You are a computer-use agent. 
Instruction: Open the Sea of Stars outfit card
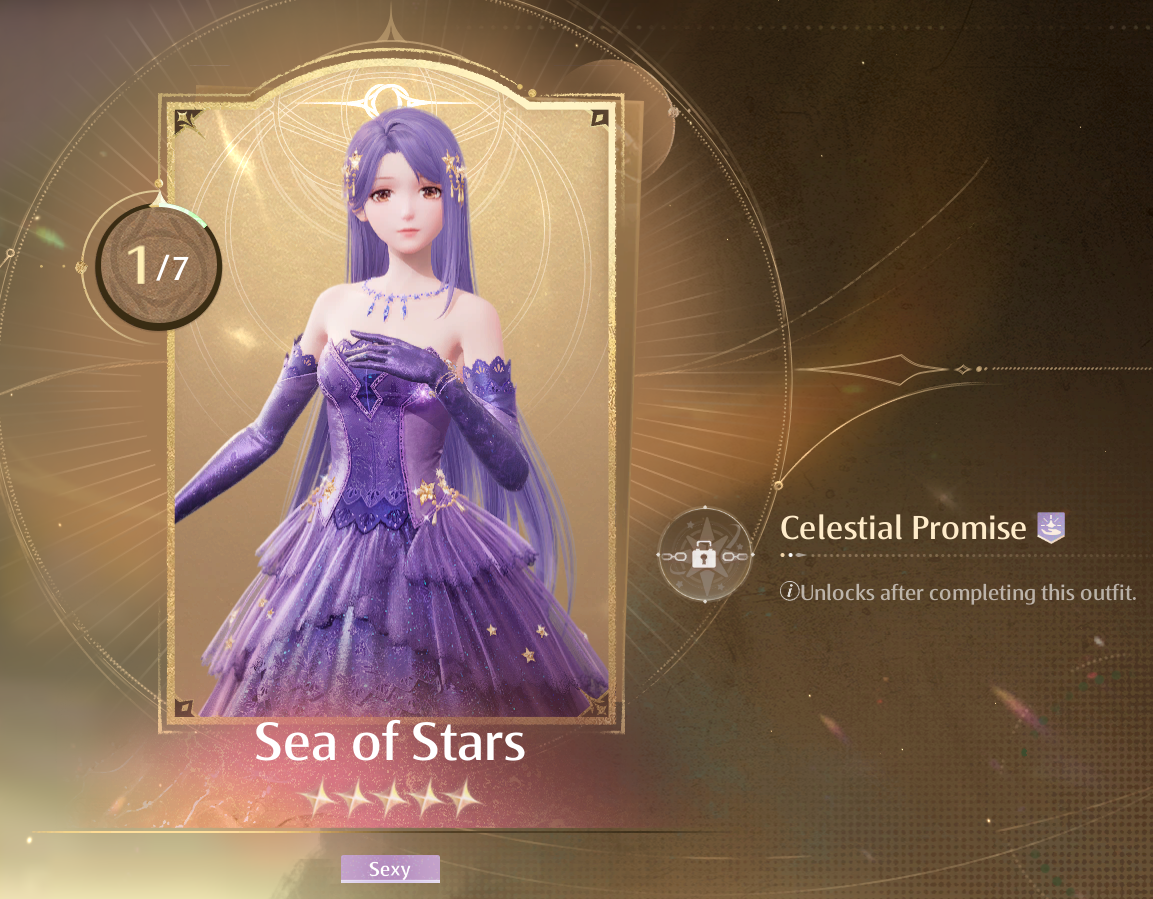tap(390, 410)
